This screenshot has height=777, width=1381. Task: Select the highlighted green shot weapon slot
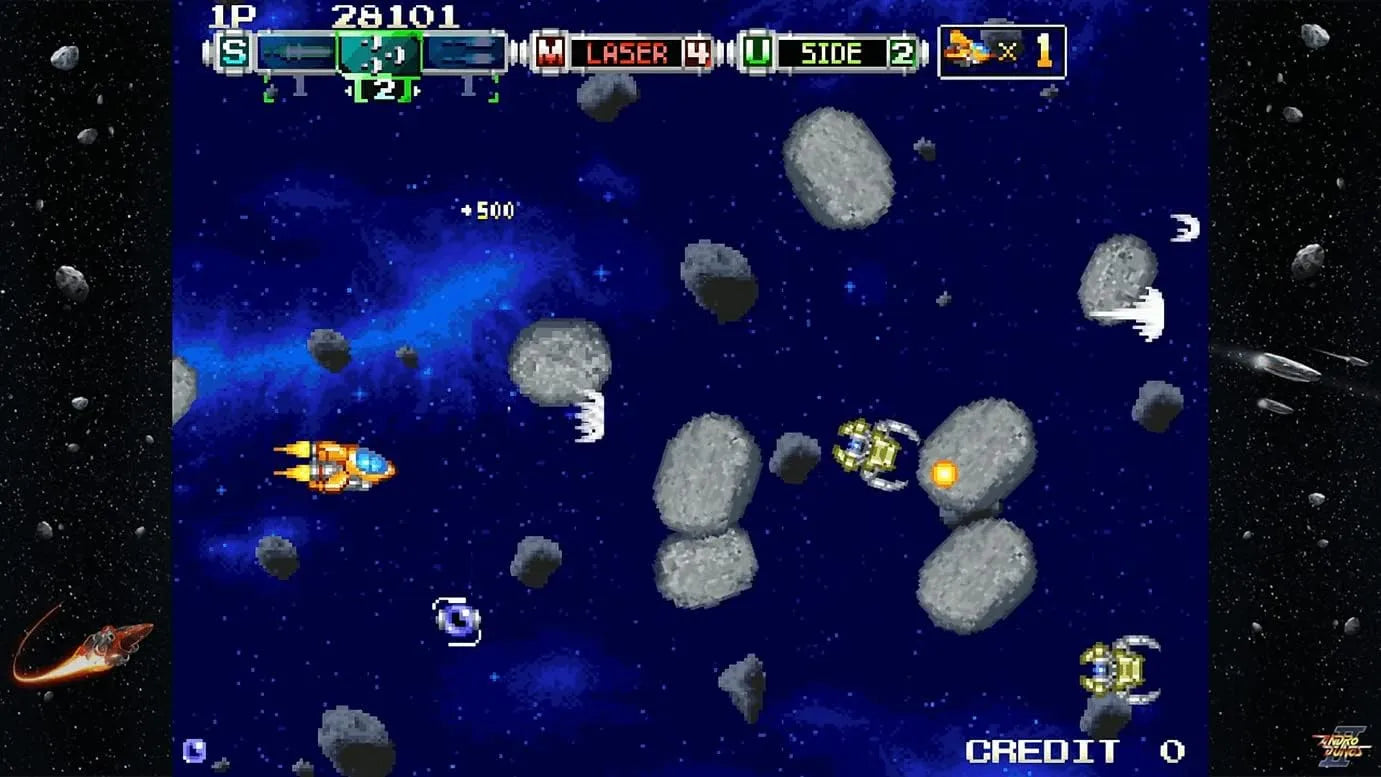tap(379, 53)
